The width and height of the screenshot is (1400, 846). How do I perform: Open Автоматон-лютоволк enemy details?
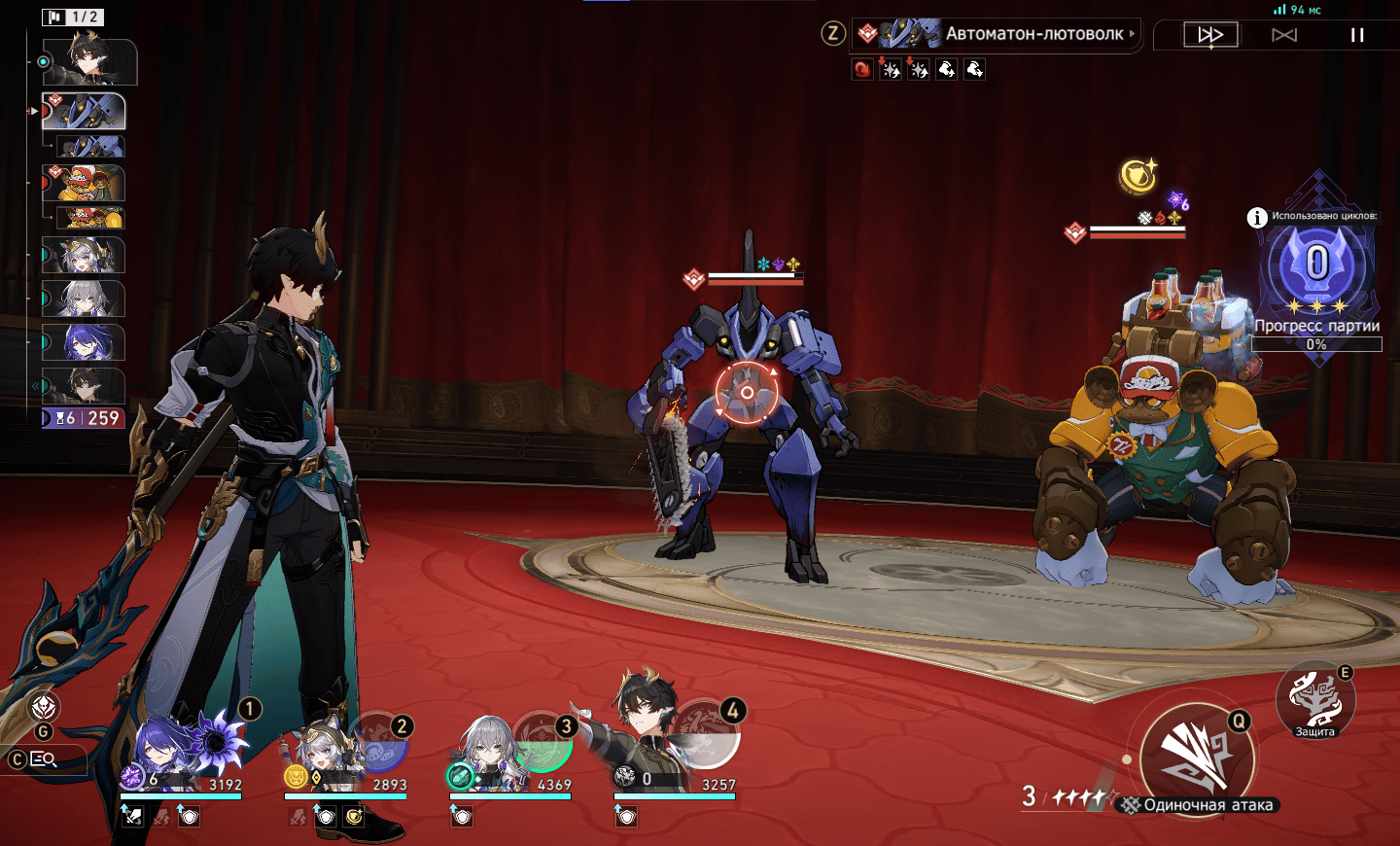click(1035, 34)
